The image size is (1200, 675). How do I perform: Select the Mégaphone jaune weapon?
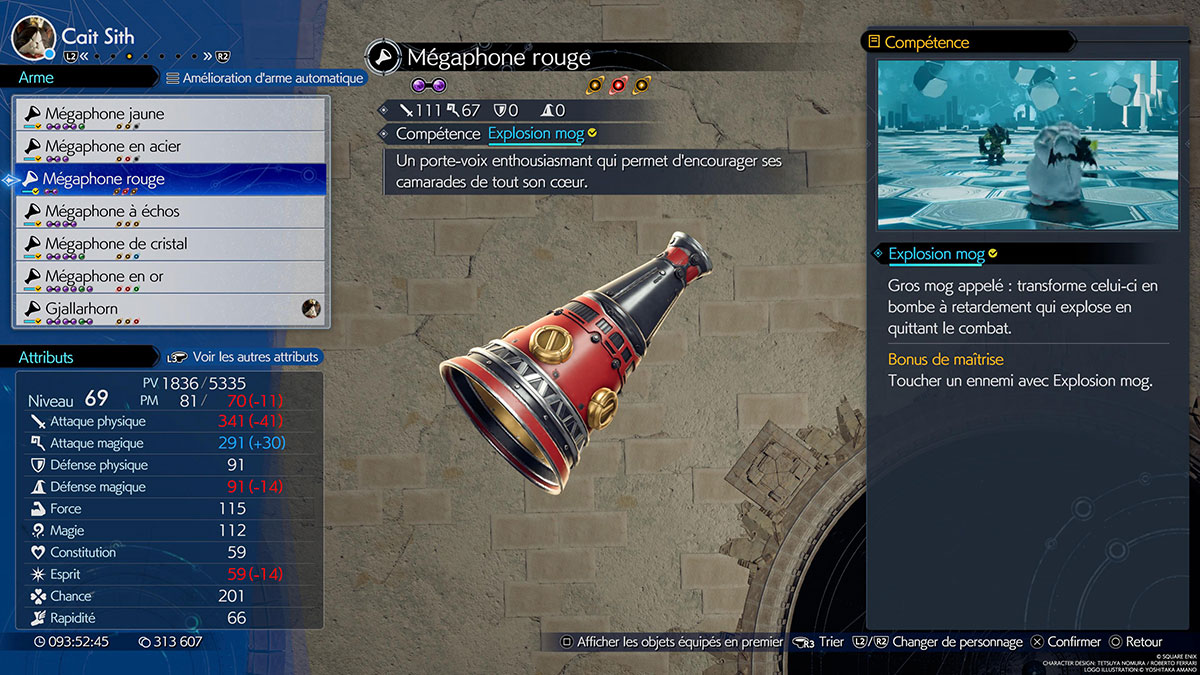pyautogui.click(x=170, y=114)
